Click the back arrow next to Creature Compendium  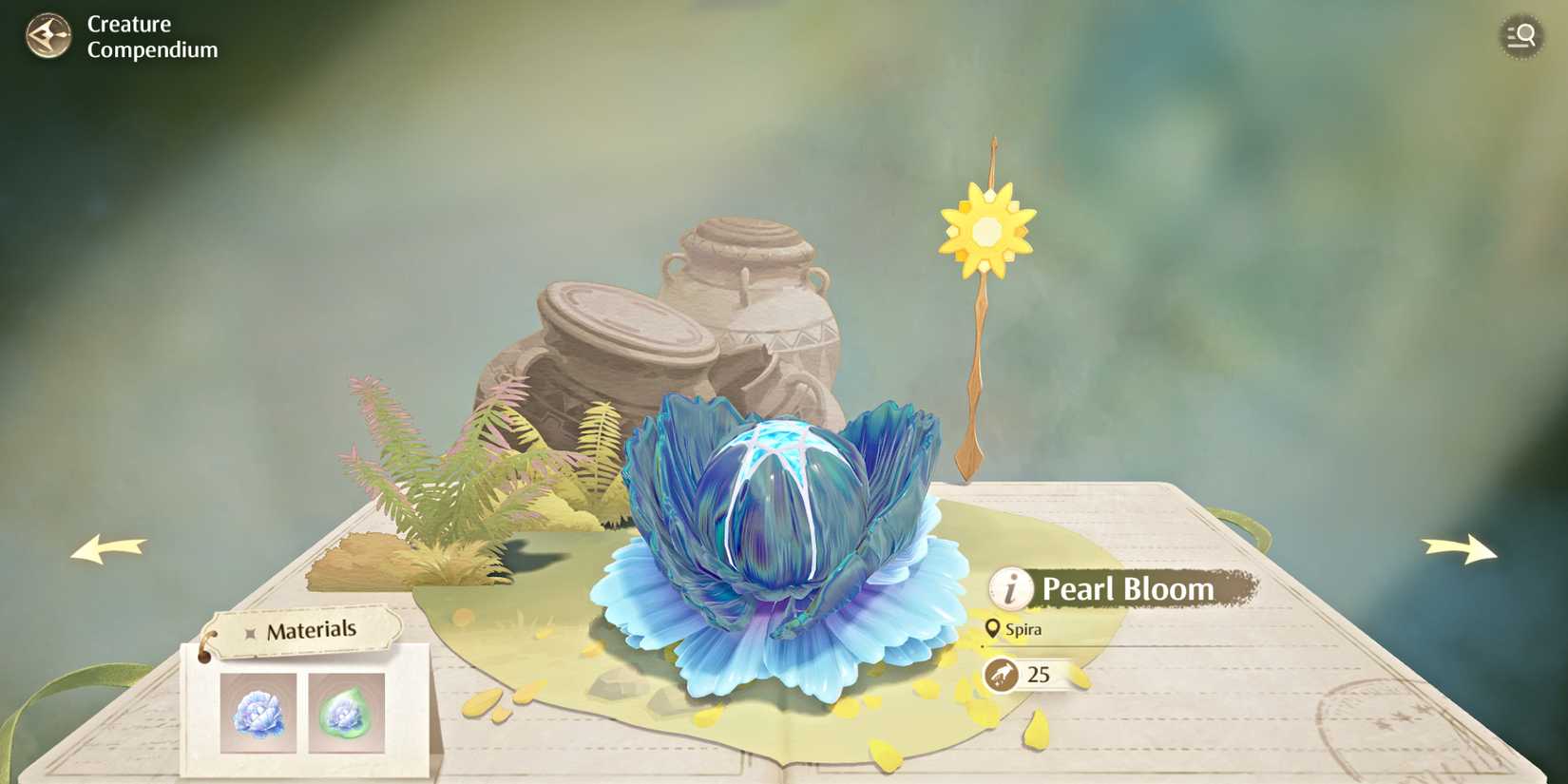pos(47,37)
